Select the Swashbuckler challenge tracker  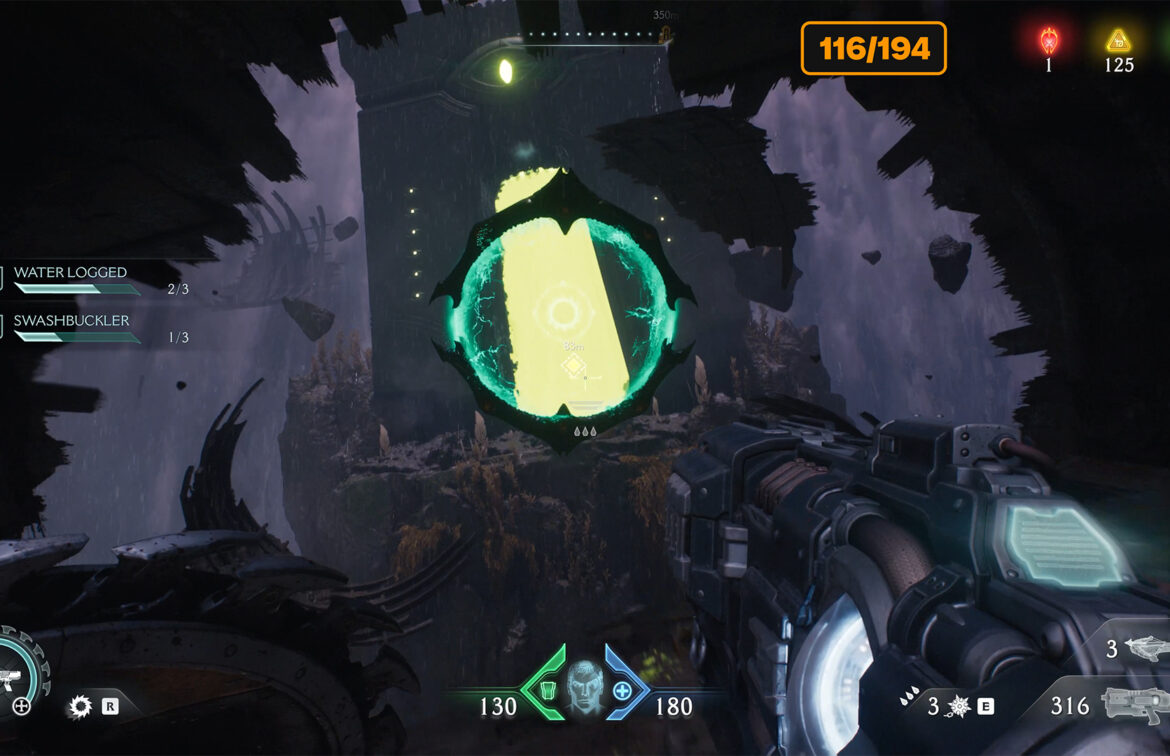(75, 328)
